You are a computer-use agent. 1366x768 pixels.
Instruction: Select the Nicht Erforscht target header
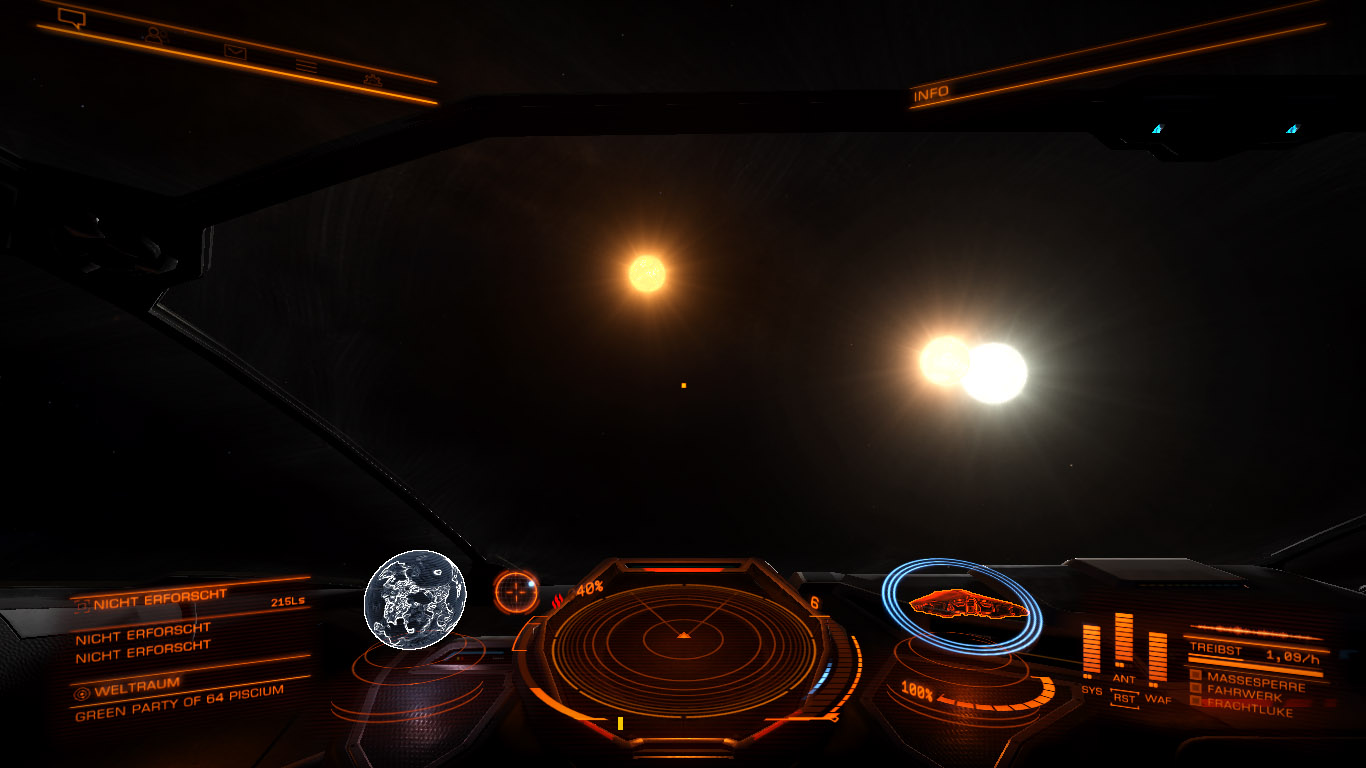click(160, 600)
